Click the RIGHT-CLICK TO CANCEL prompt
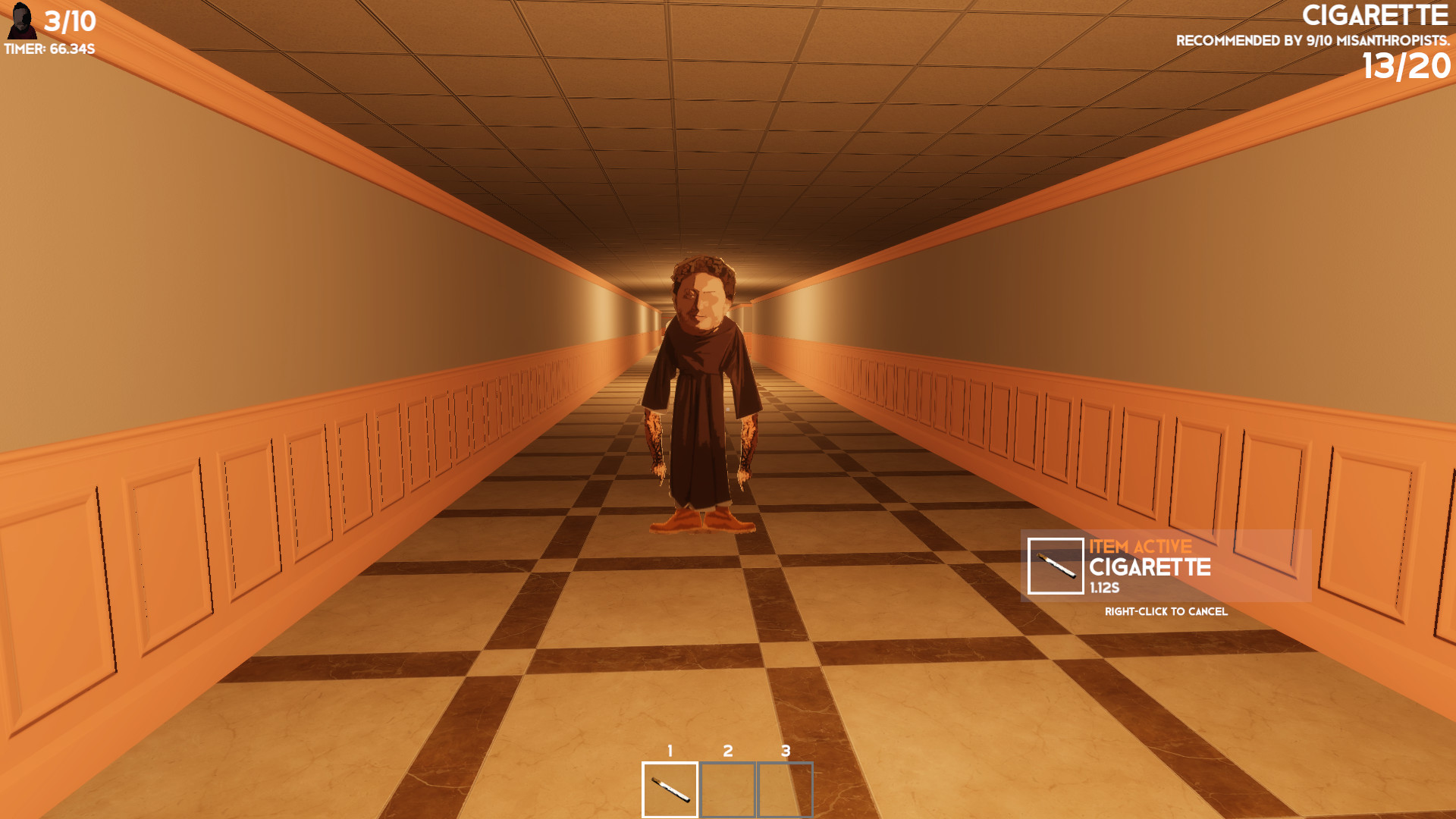The width and height of the screenshot is (1456, 819). 1166,610
